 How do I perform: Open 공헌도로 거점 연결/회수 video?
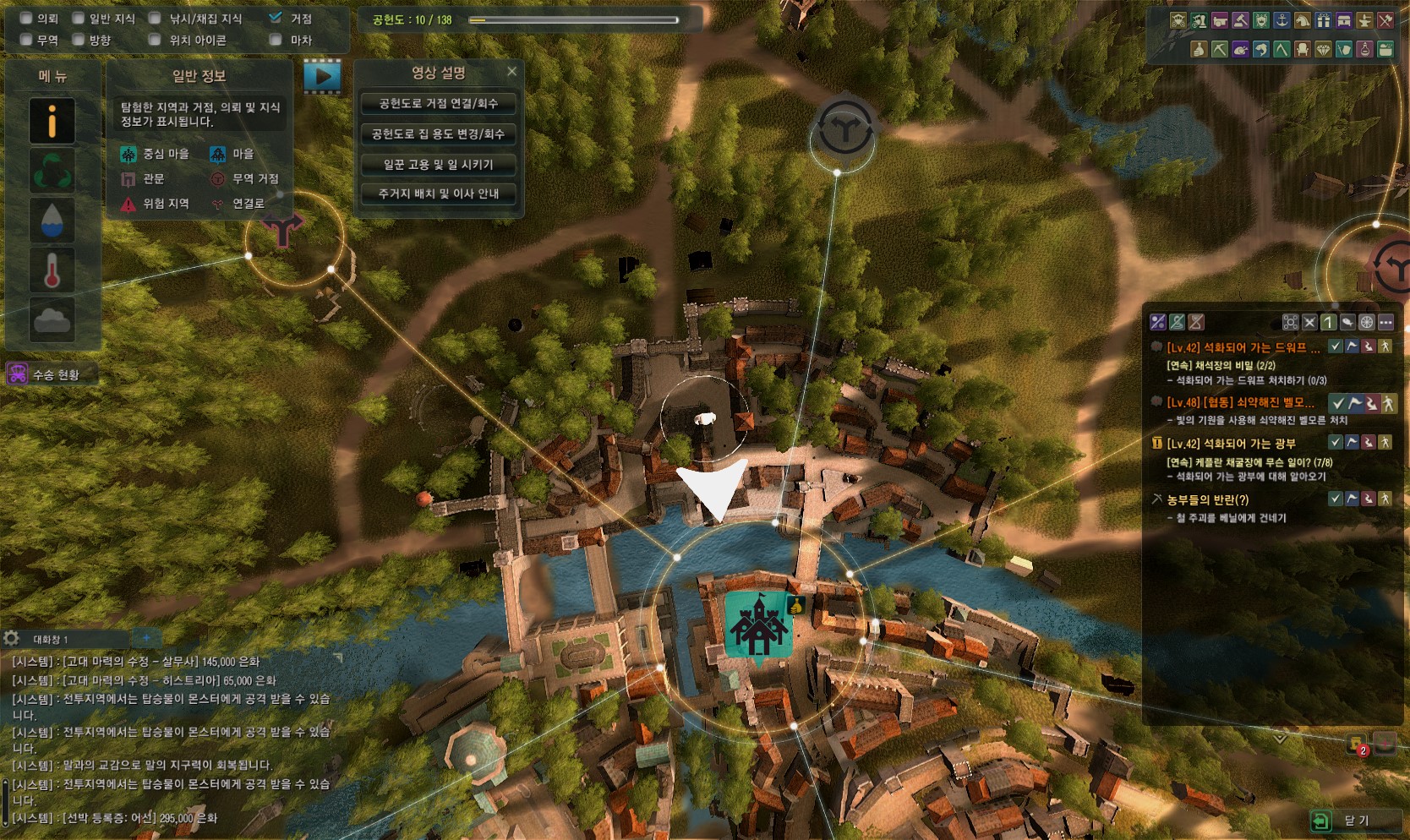click(438, 104)
